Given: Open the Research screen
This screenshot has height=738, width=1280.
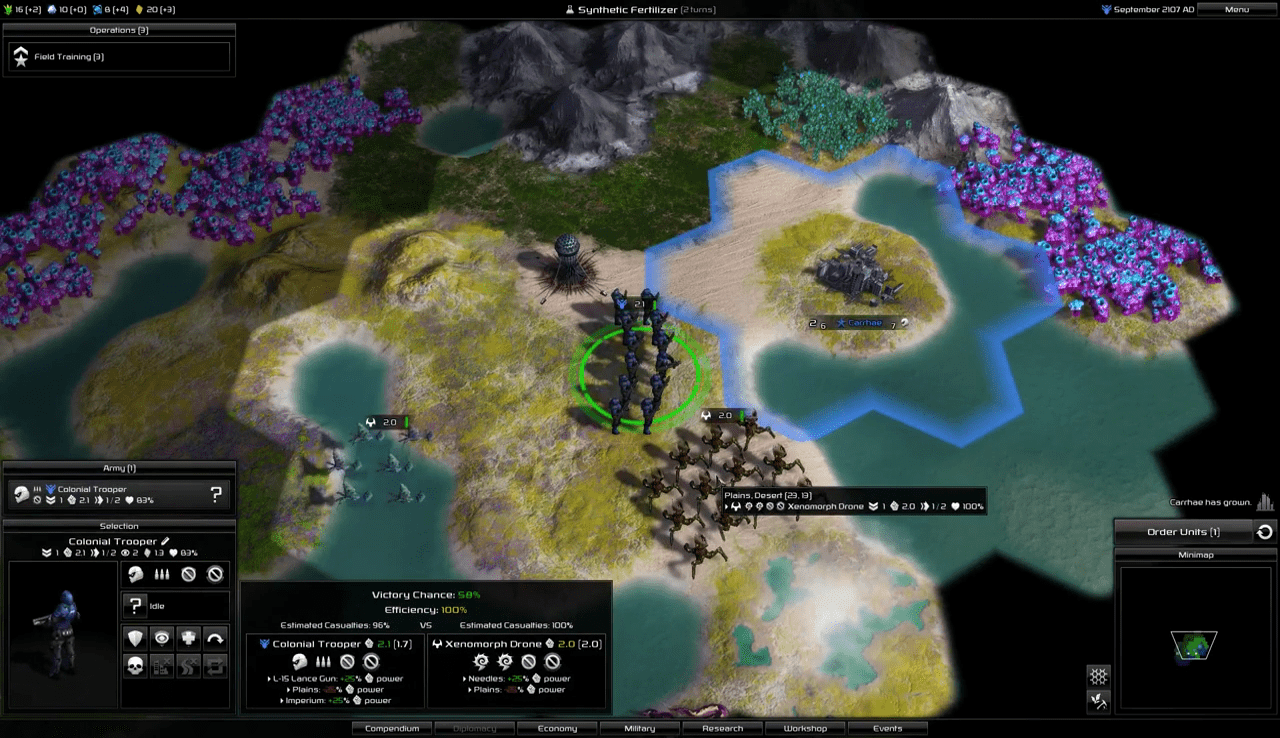Looking at the screenshot, I should pyautogui.click(x=722, y=728).
